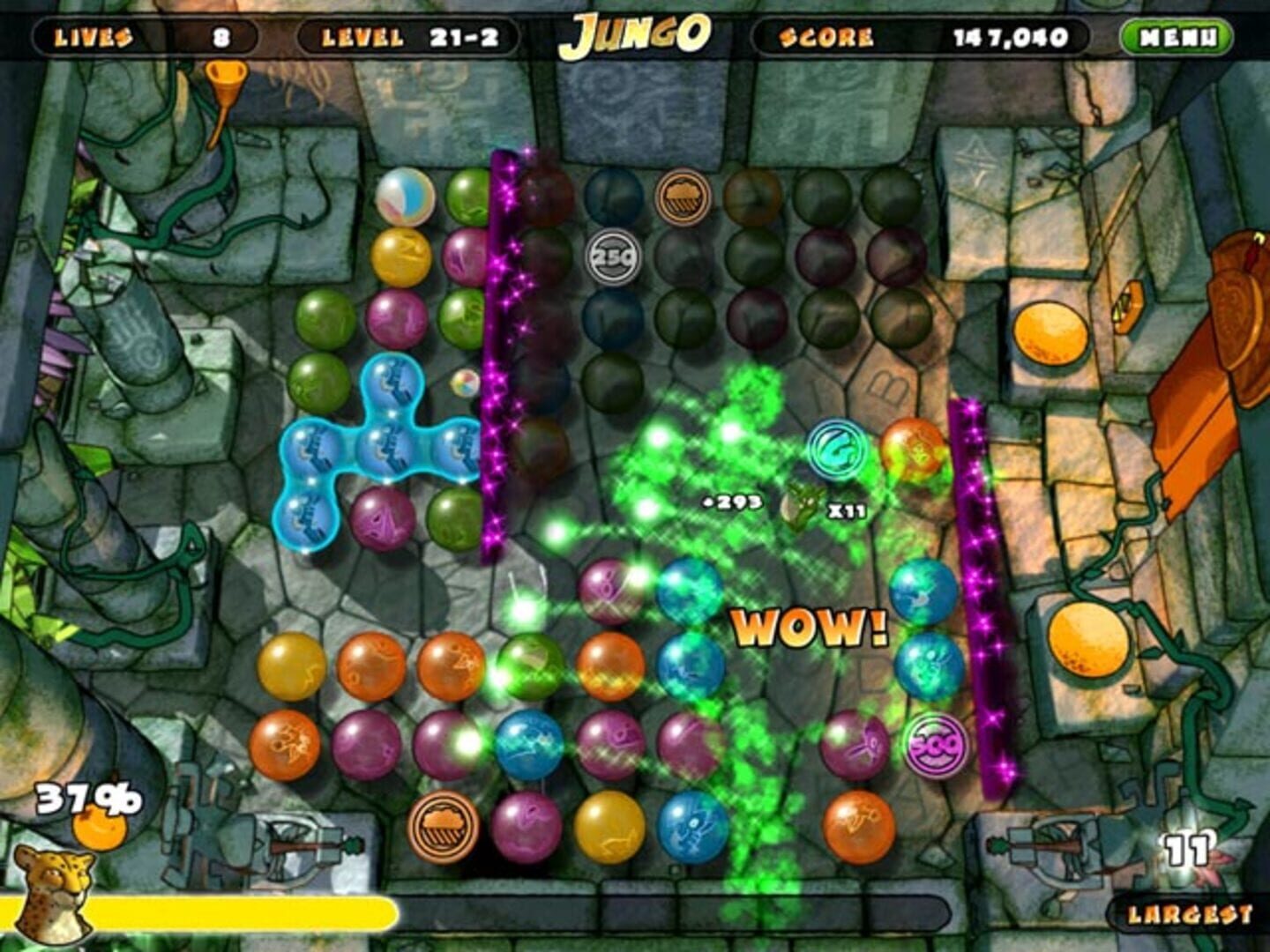Select the pie coin bubble near the top row
Viewport: 1270px width, 952px height.
[684, 197]
